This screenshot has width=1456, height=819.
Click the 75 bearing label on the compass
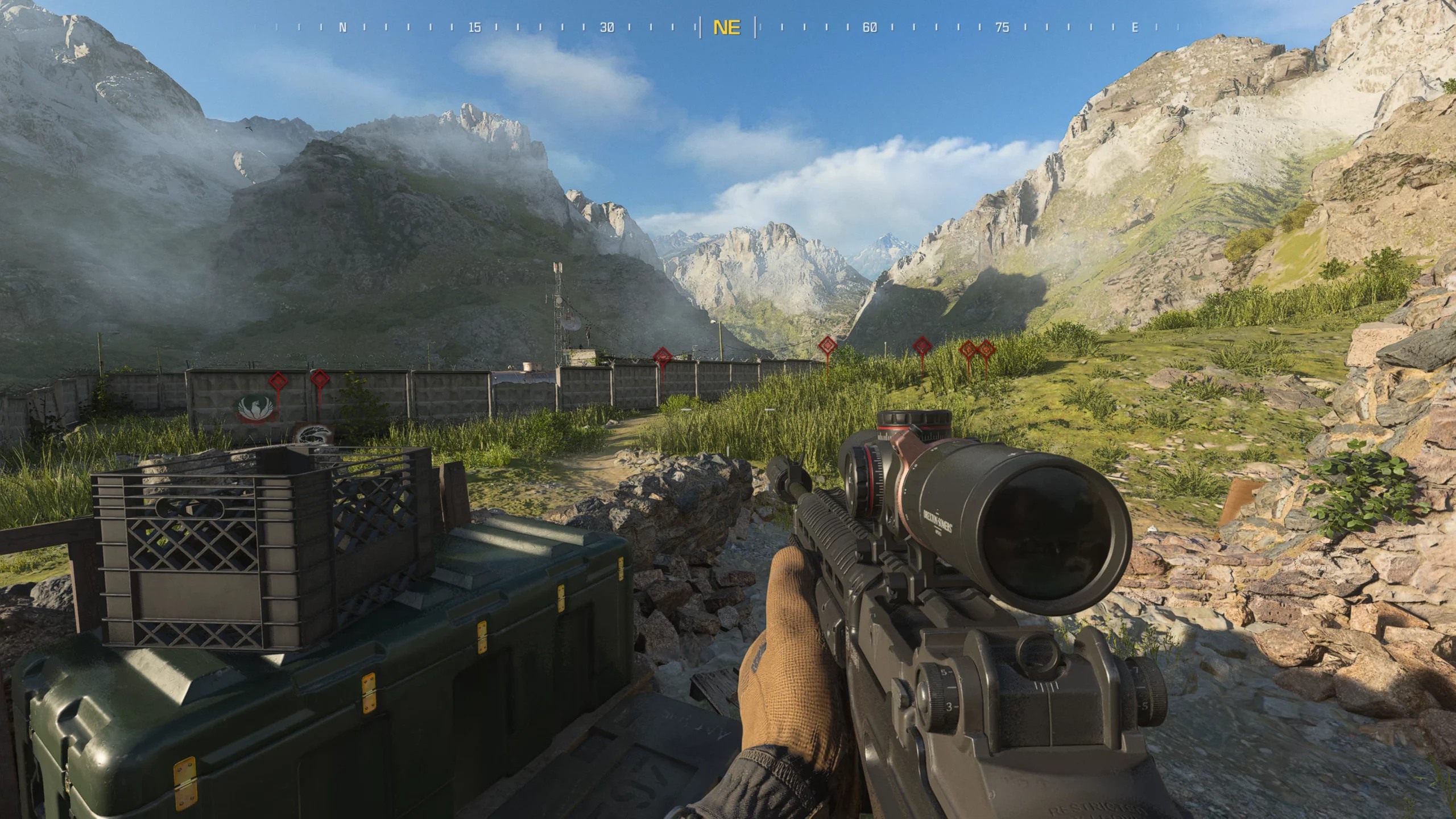click(x=1002, y=26)
